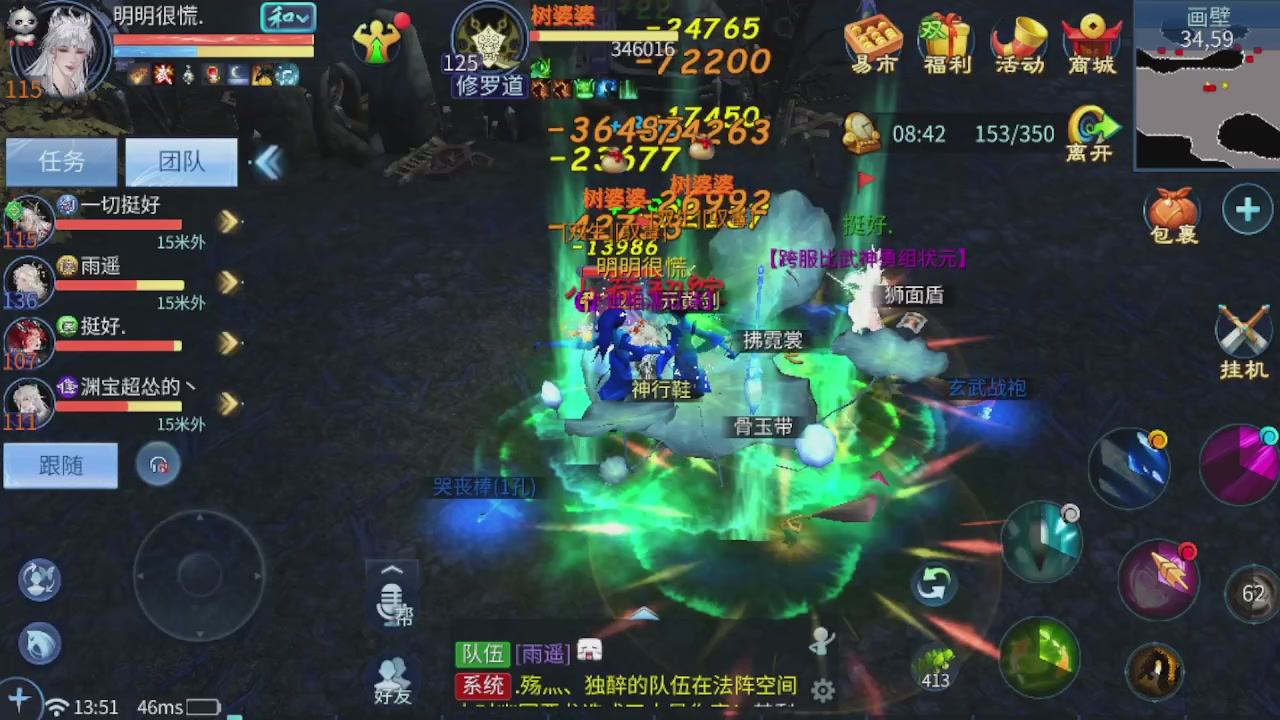
Task: Open the 和 chat channel dropdown
Action: 288,17
